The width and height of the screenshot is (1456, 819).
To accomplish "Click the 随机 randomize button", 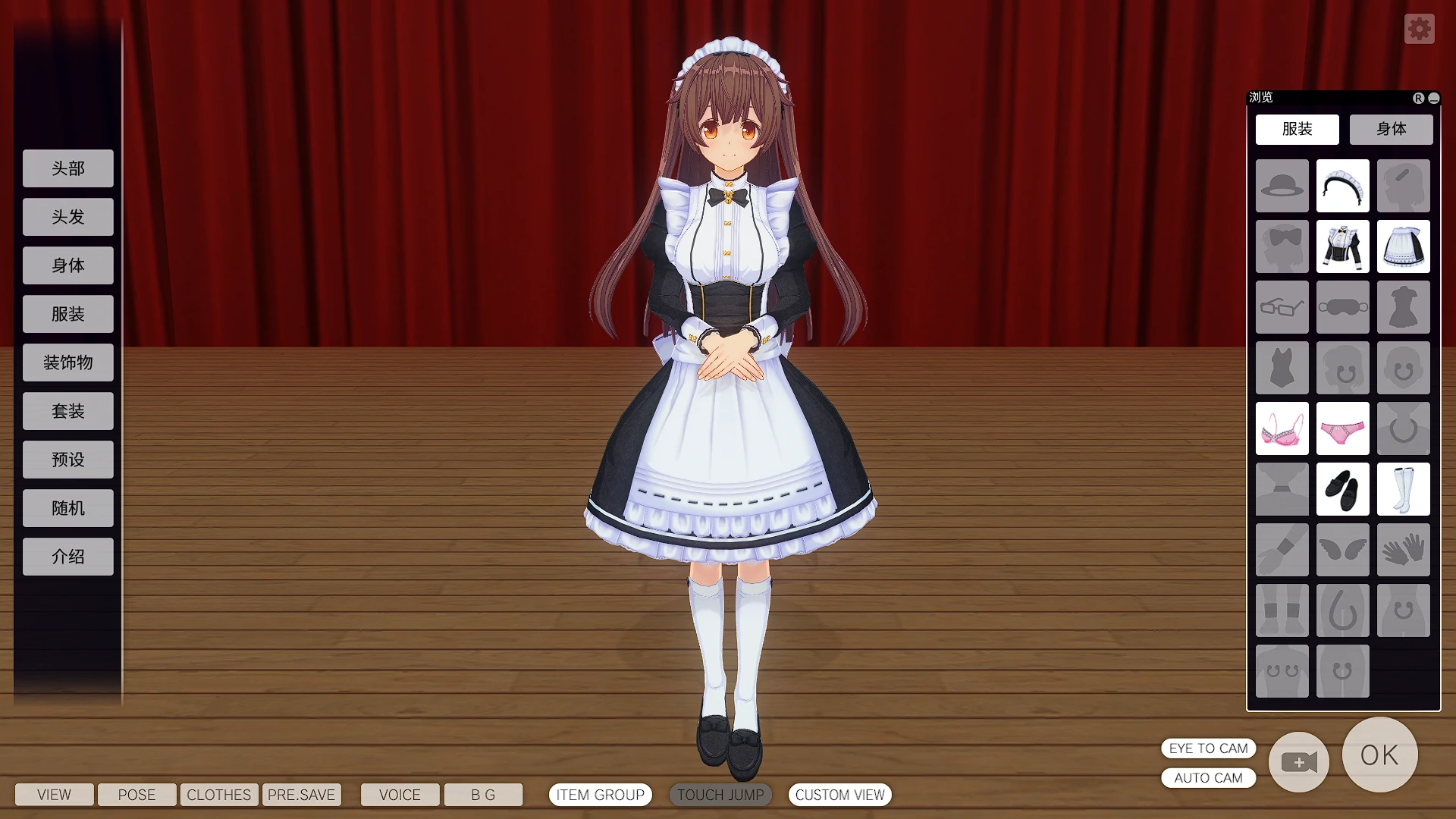I will click(x=67, y=507).
